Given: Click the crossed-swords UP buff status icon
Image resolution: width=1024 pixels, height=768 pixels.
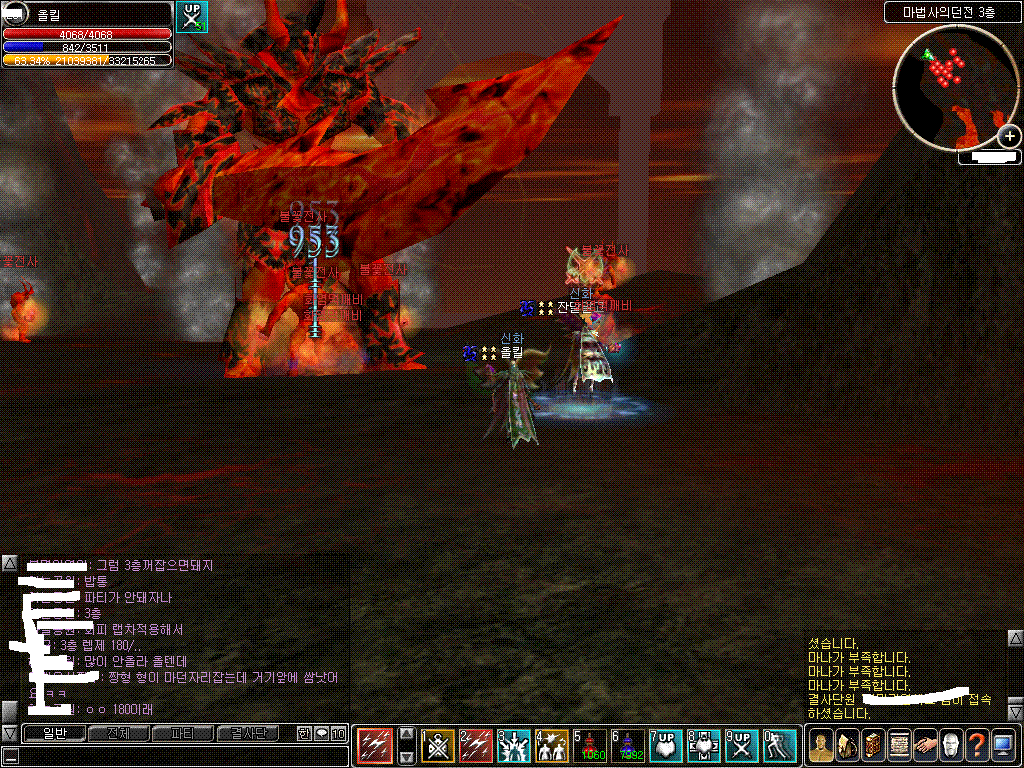Looking at the screenshot, I should coord(191,17).
